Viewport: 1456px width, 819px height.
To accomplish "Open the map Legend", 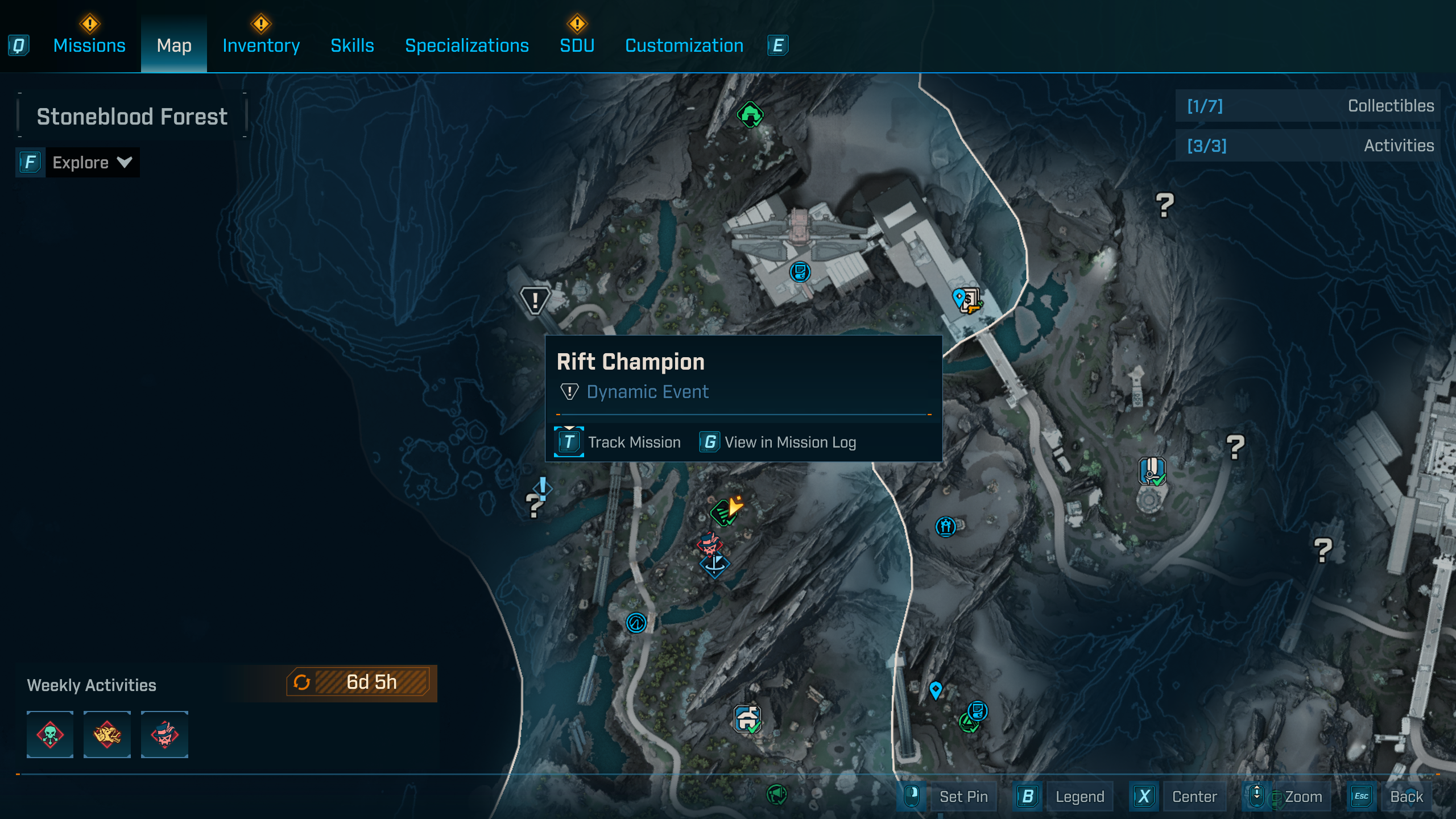I will tap(1079, 796).
